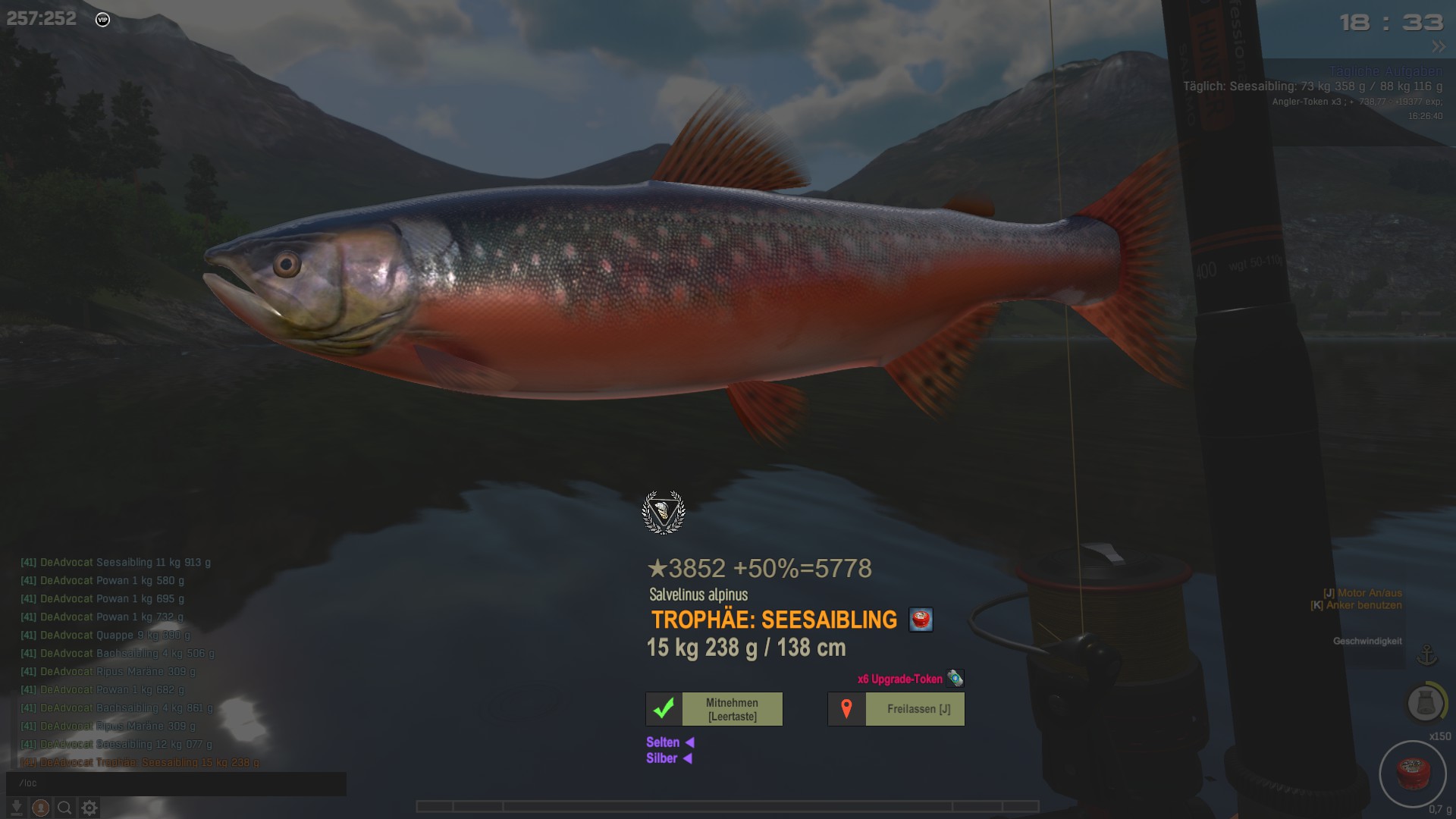
Task: Toggle the anchor icon
Action: [x=1427, y=654]
